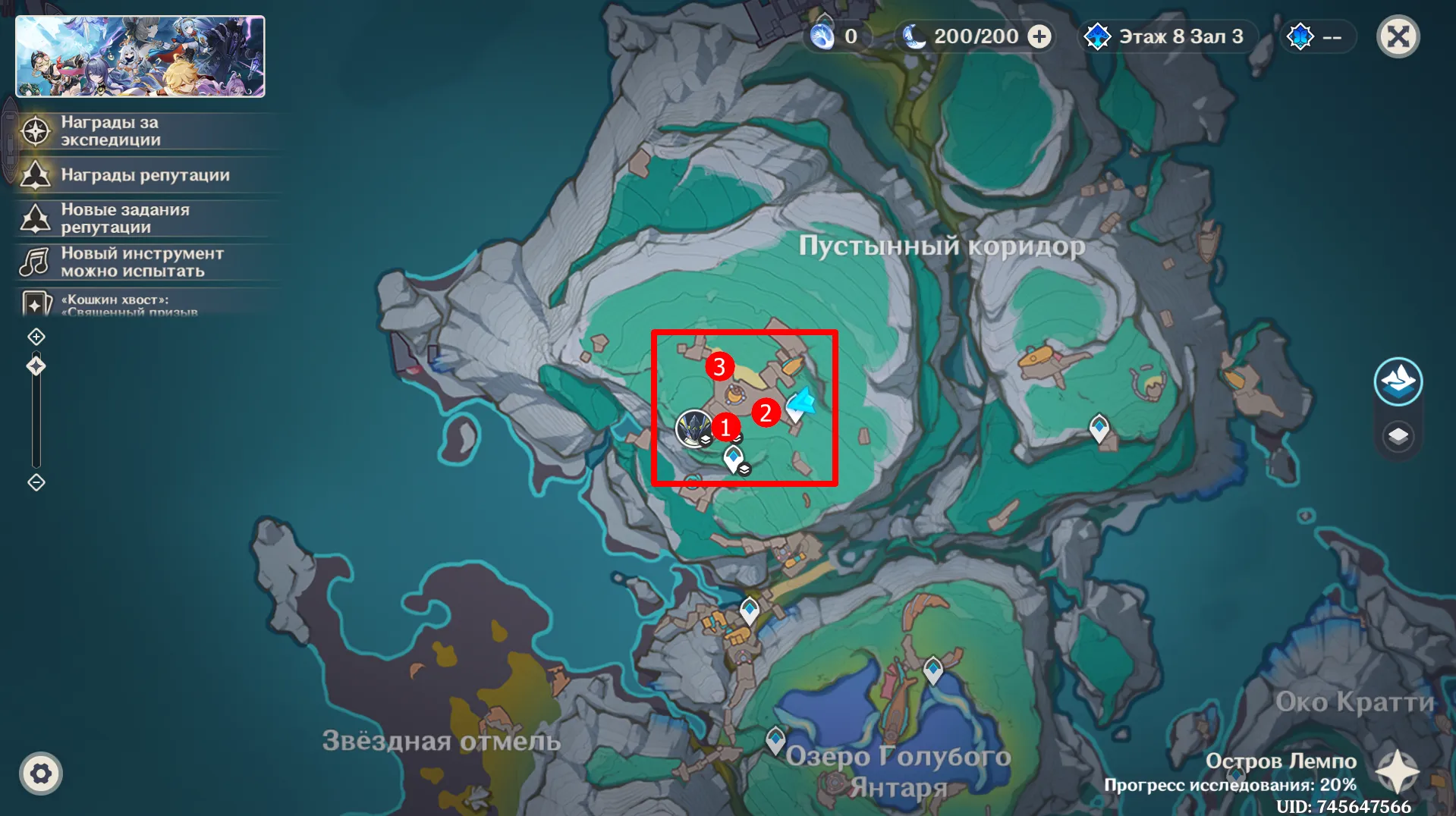Screen dimensions: 1456x816
Task: Open the Spiral Abyss entry Этаж 8 Зал 3
Action: pyautogui.click(x=1167, y=36)
